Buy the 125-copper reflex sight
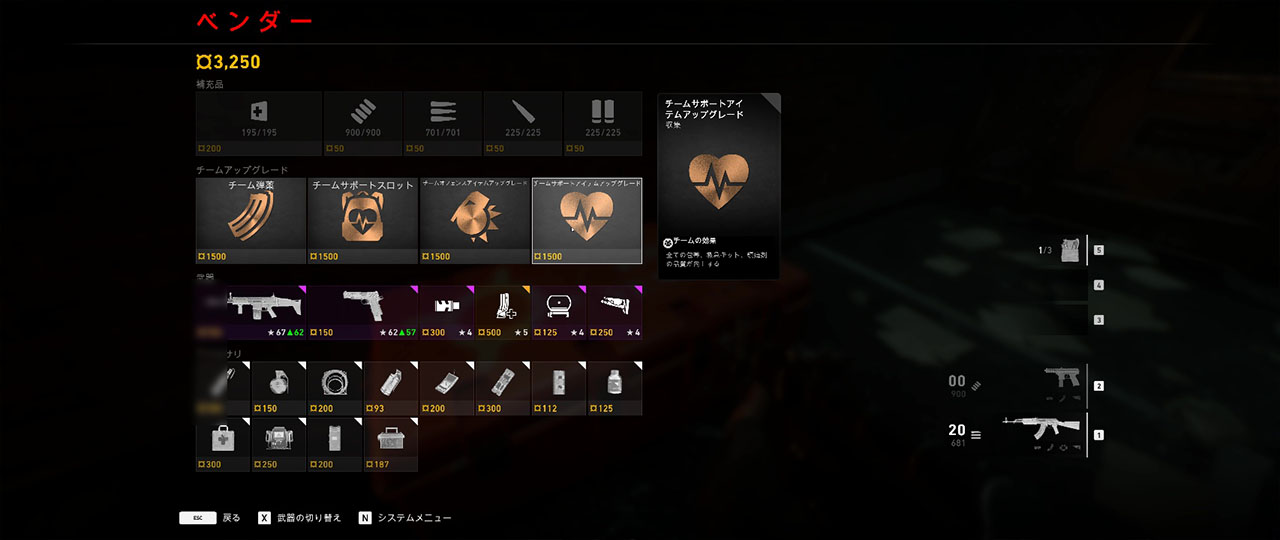The width and height of the screenshot is (1280, 540). point(558,311)
